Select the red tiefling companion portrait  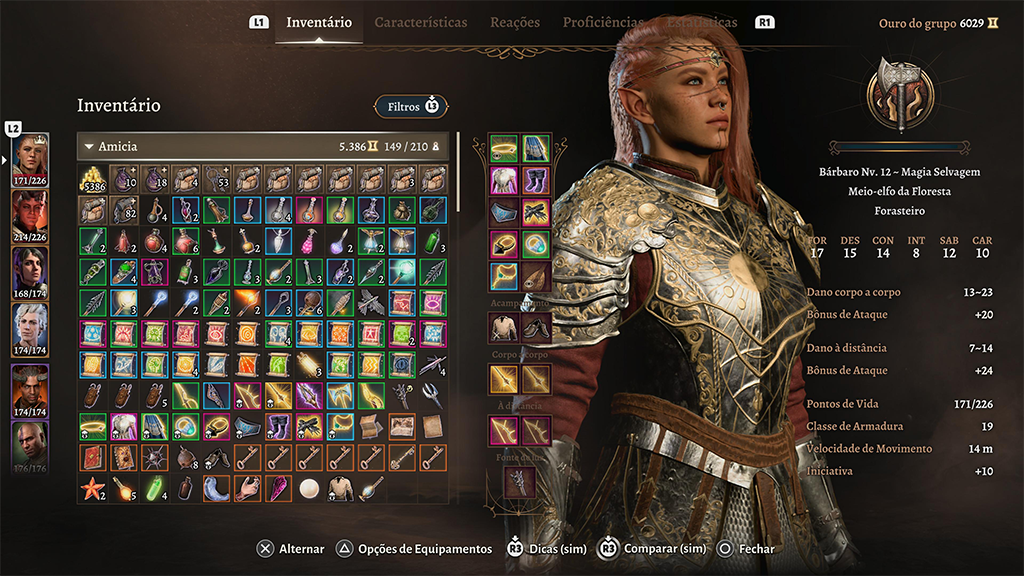point(29,210)
